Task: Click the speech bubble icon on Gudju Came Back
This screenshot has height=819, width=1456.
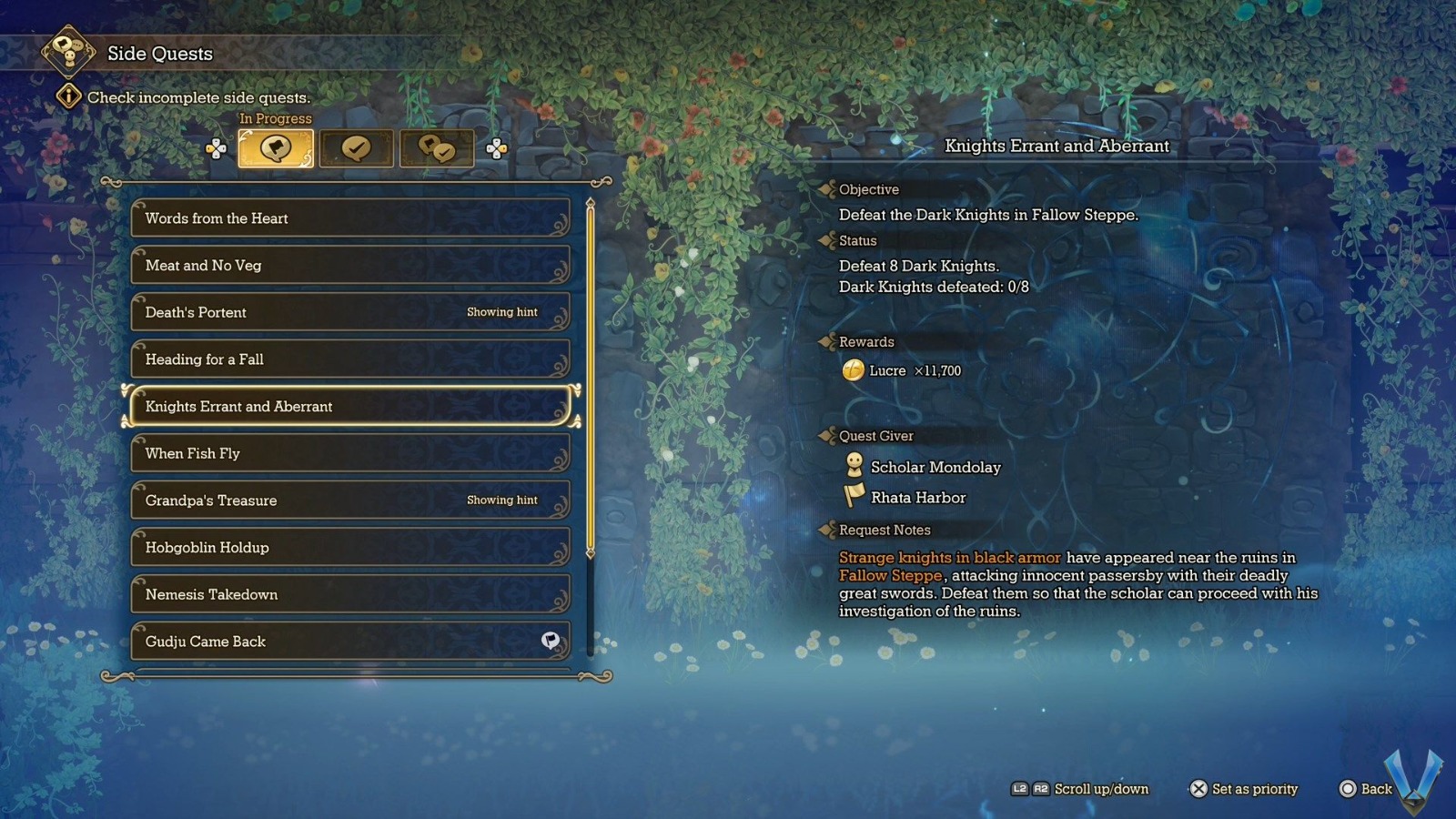Action: pos(547,641)
